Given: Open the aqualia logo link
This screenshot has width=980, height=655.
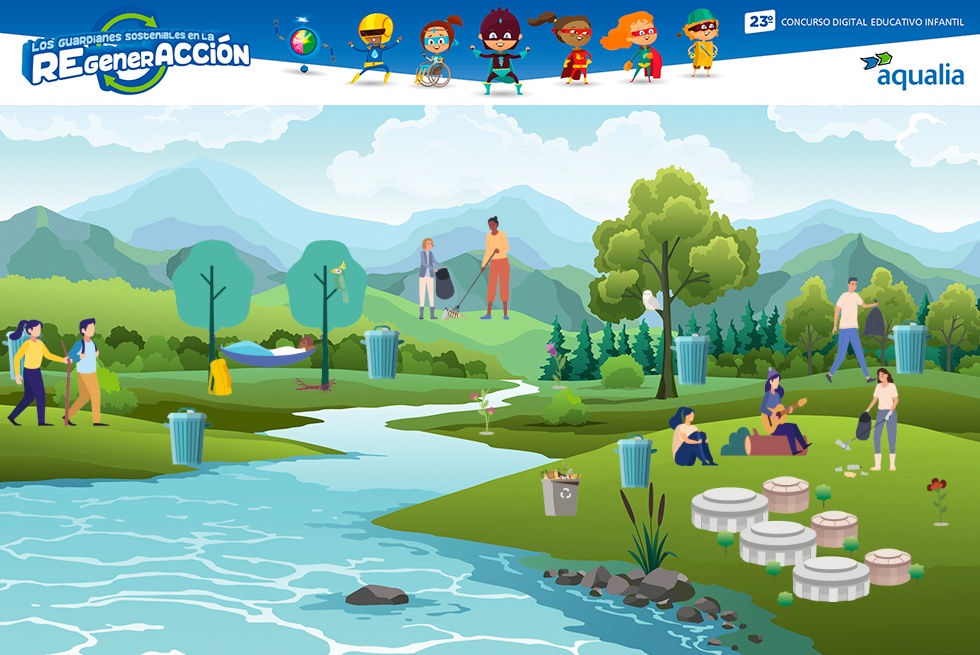Looking at the screenshot, I should coord(911,70).
